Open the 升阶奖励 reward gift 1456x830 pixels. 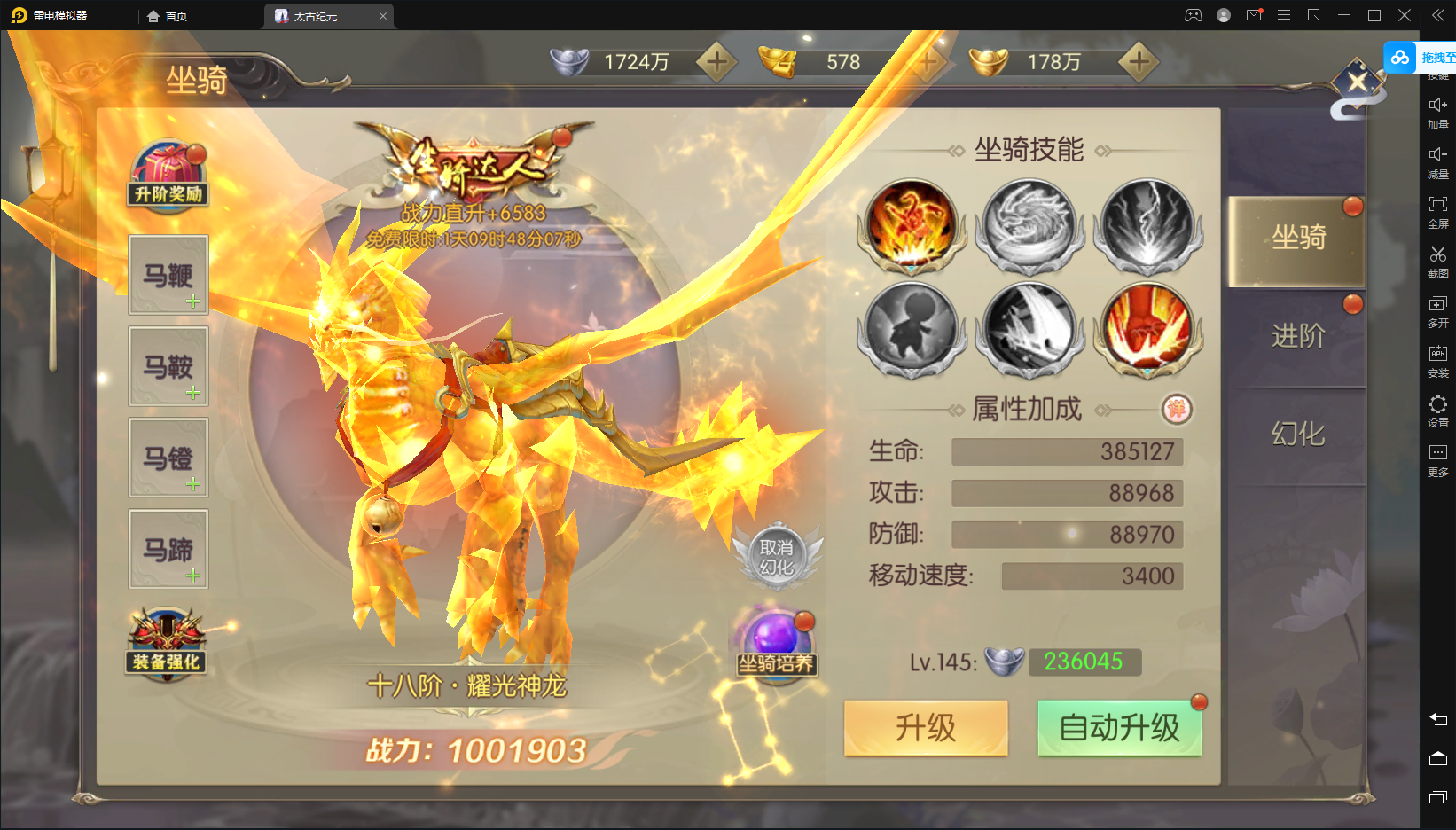tap(168, 174)
